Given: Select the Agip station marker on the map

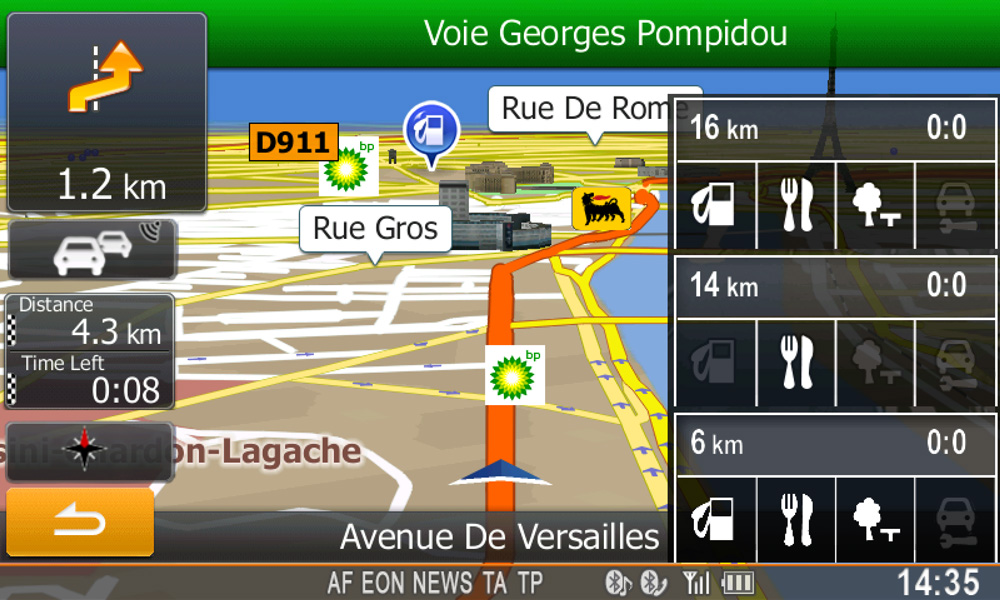Looking at the screenshot, I should 602,209.
